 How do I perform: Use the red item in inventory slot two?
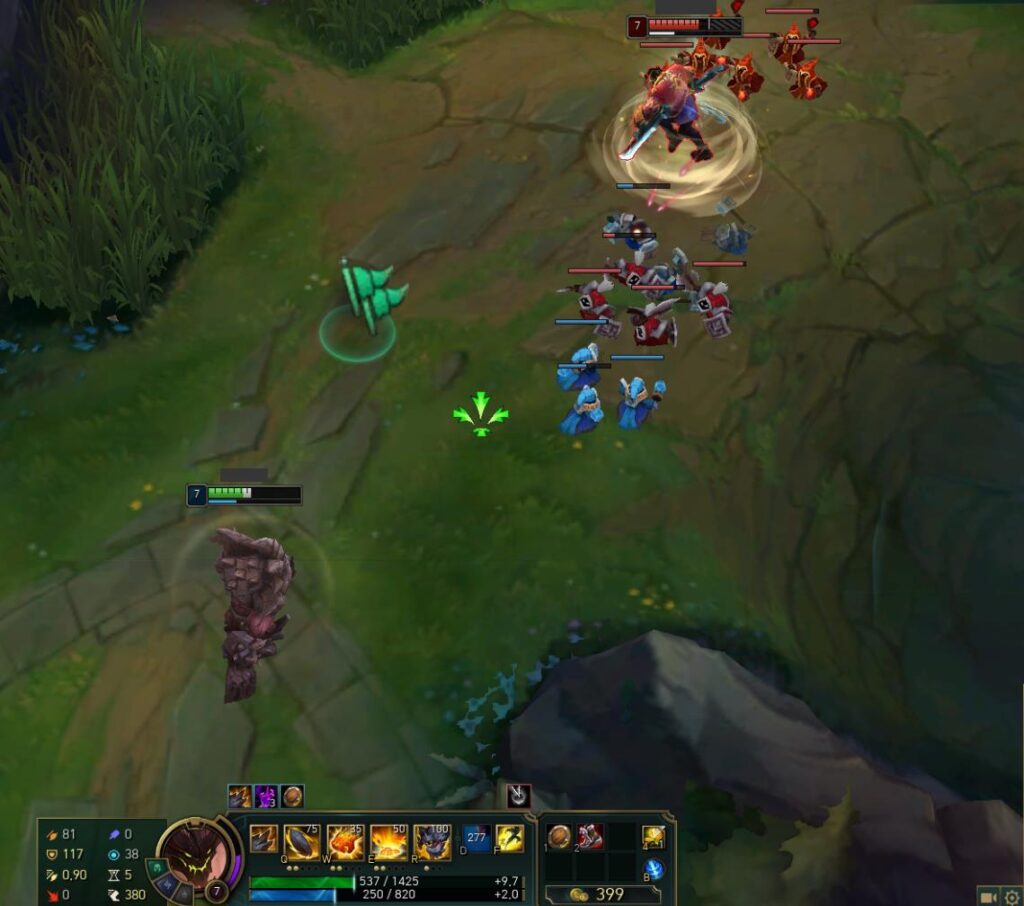pos(590,837)
